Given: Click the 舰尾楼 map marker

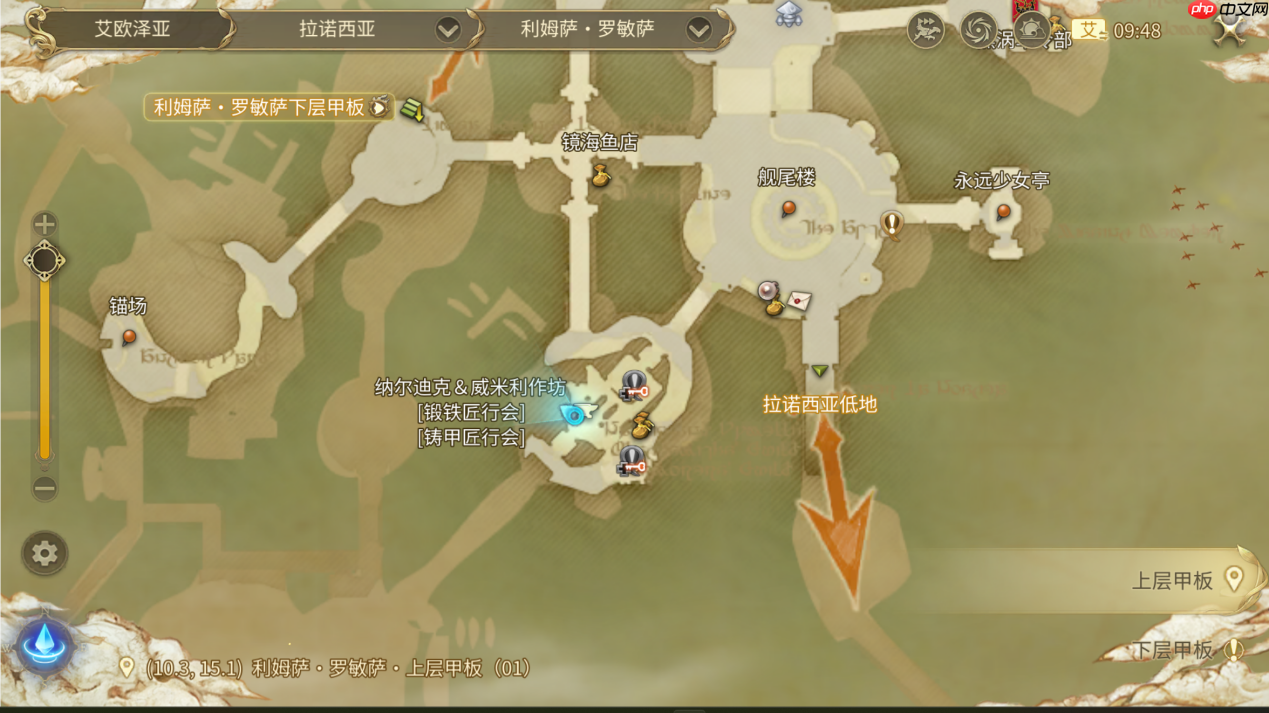Looking at the screenshot, I should [788, 208].
